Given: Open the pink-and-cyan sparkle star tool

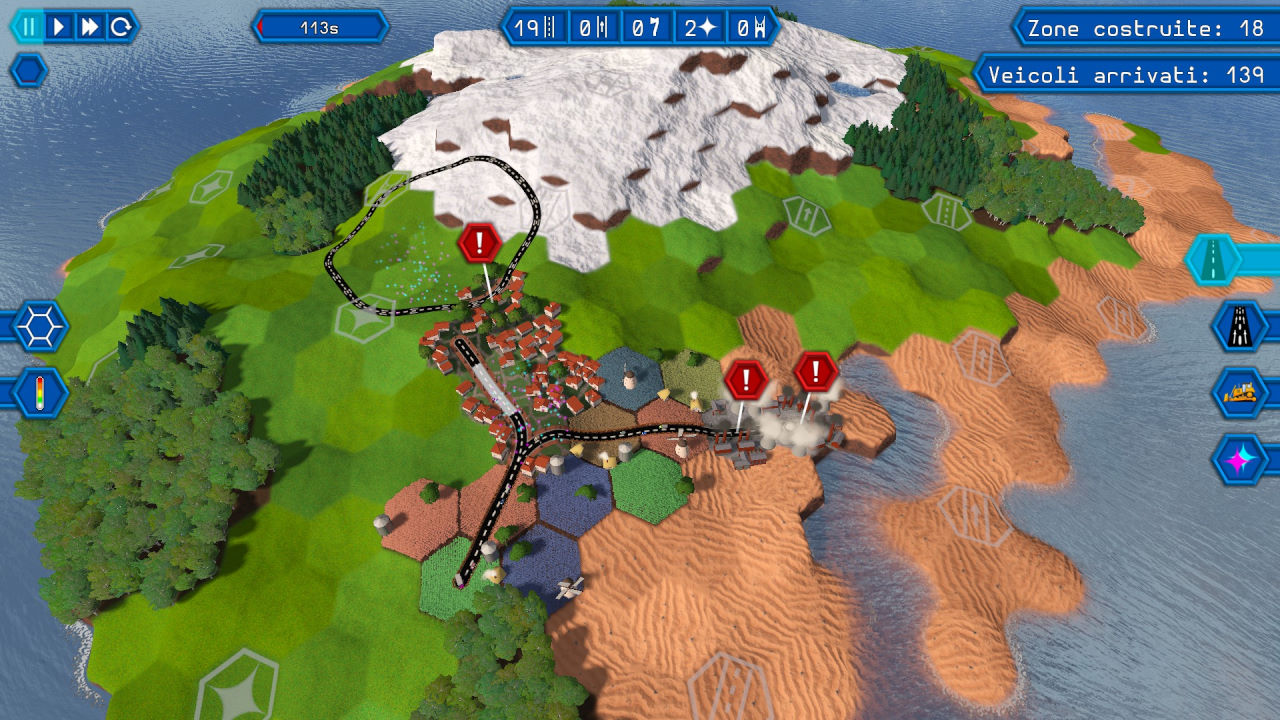Looking at the screenshot, I should [x=1240, y=460].
